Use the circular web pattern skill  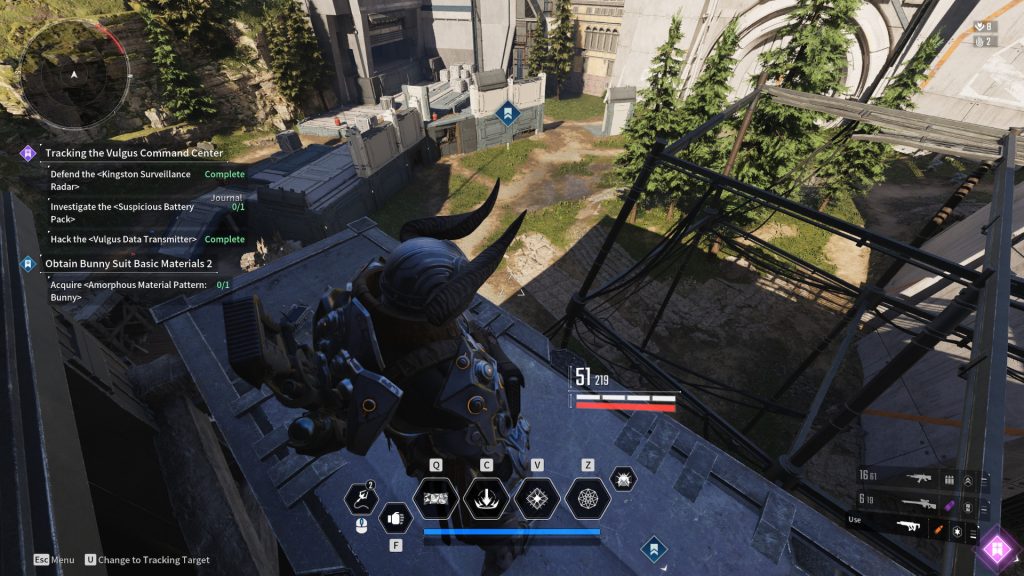pos(588,498)
